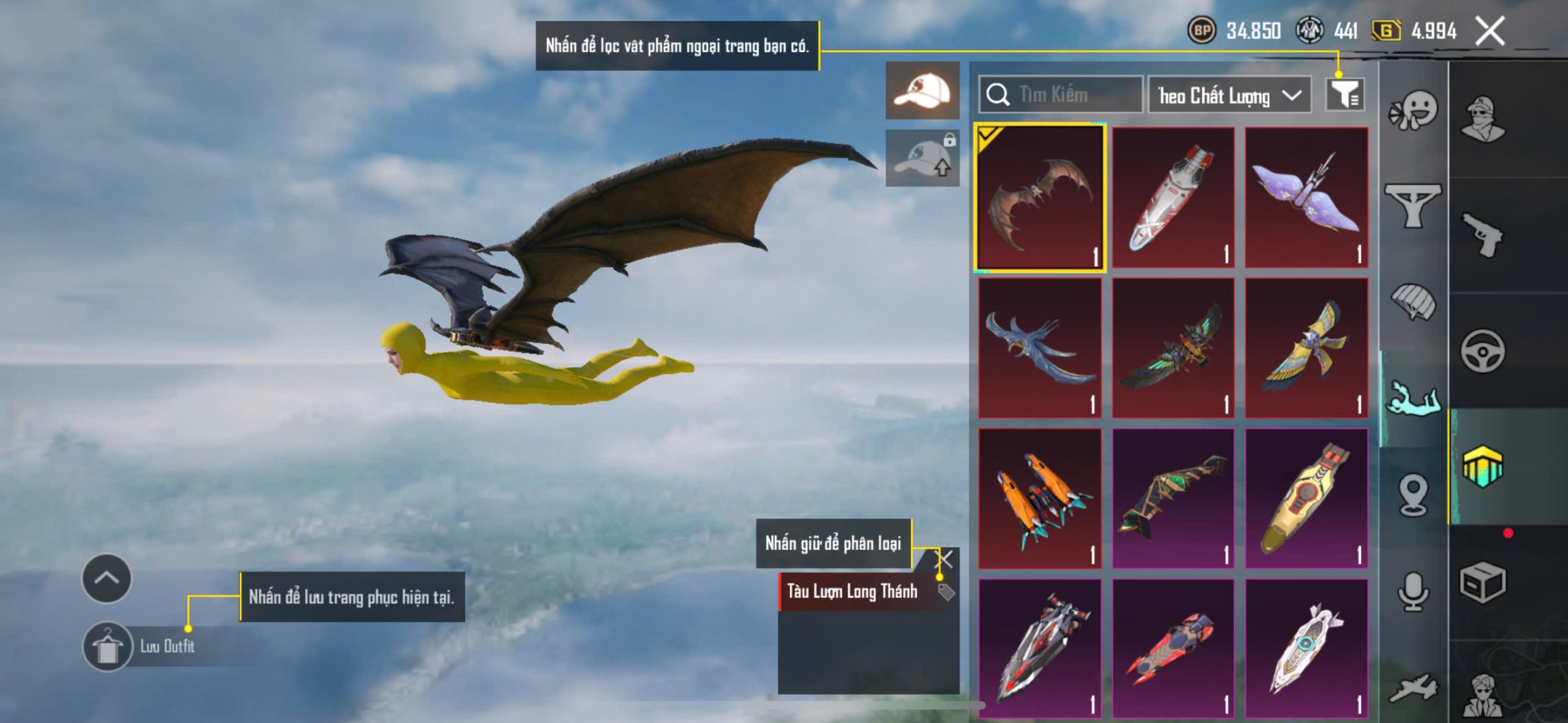The height and width of the screenshot is (723, 1568).
Task: Choose the blue dragon glider slot
Action: 1040,348
